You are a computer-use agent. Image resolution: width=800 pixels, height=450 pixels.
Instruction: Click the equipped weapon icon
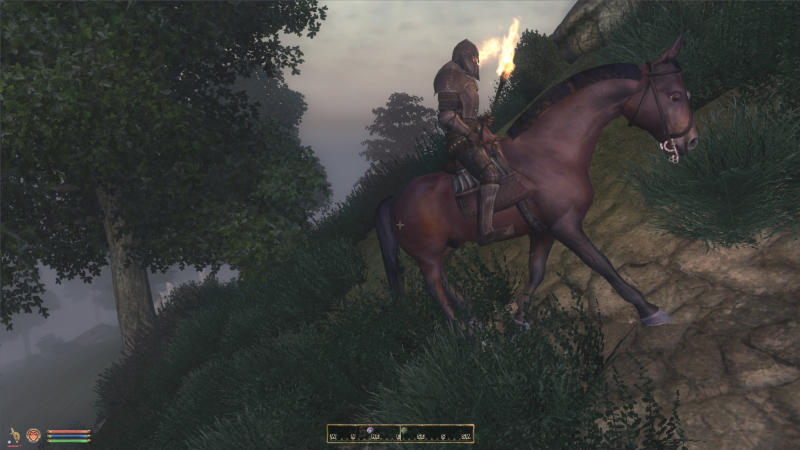coord(15,436)
